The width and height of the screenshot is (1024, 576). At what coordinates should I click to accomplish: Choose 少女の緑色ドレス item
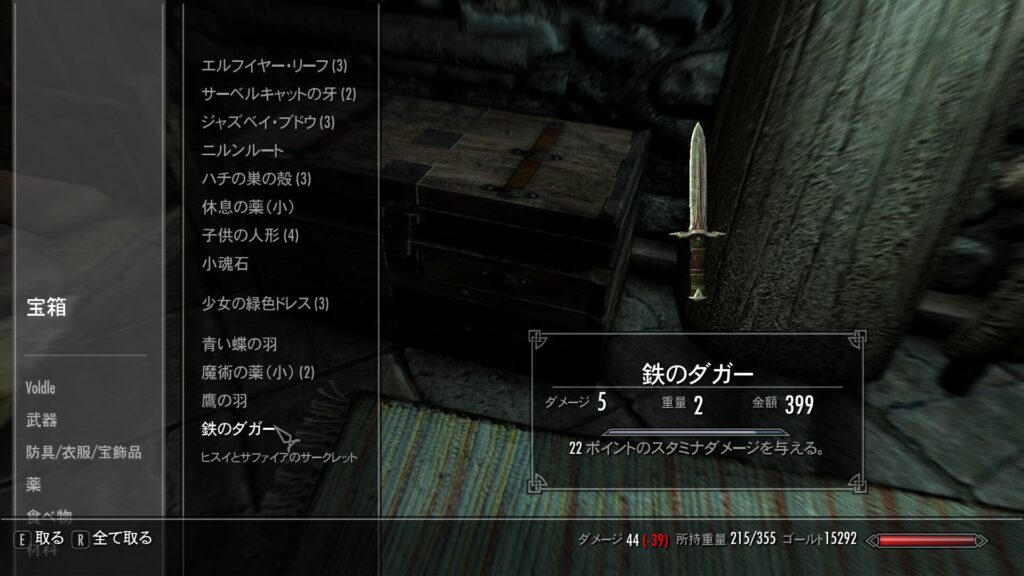click(x=265, y=303)
